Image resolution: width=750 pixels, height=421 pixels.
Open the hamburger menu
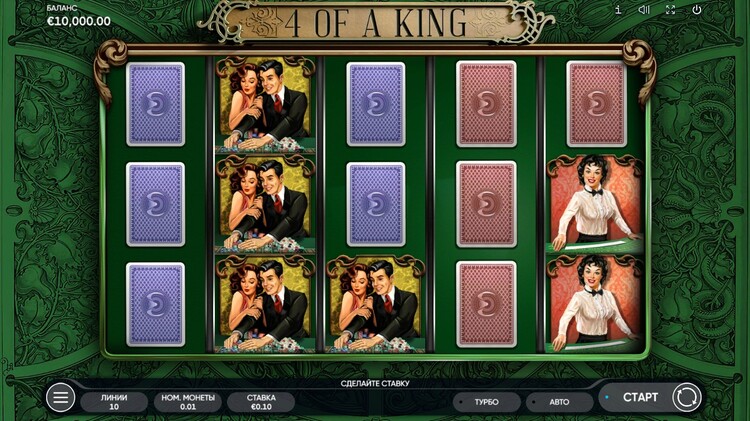[x=61, y=397]
